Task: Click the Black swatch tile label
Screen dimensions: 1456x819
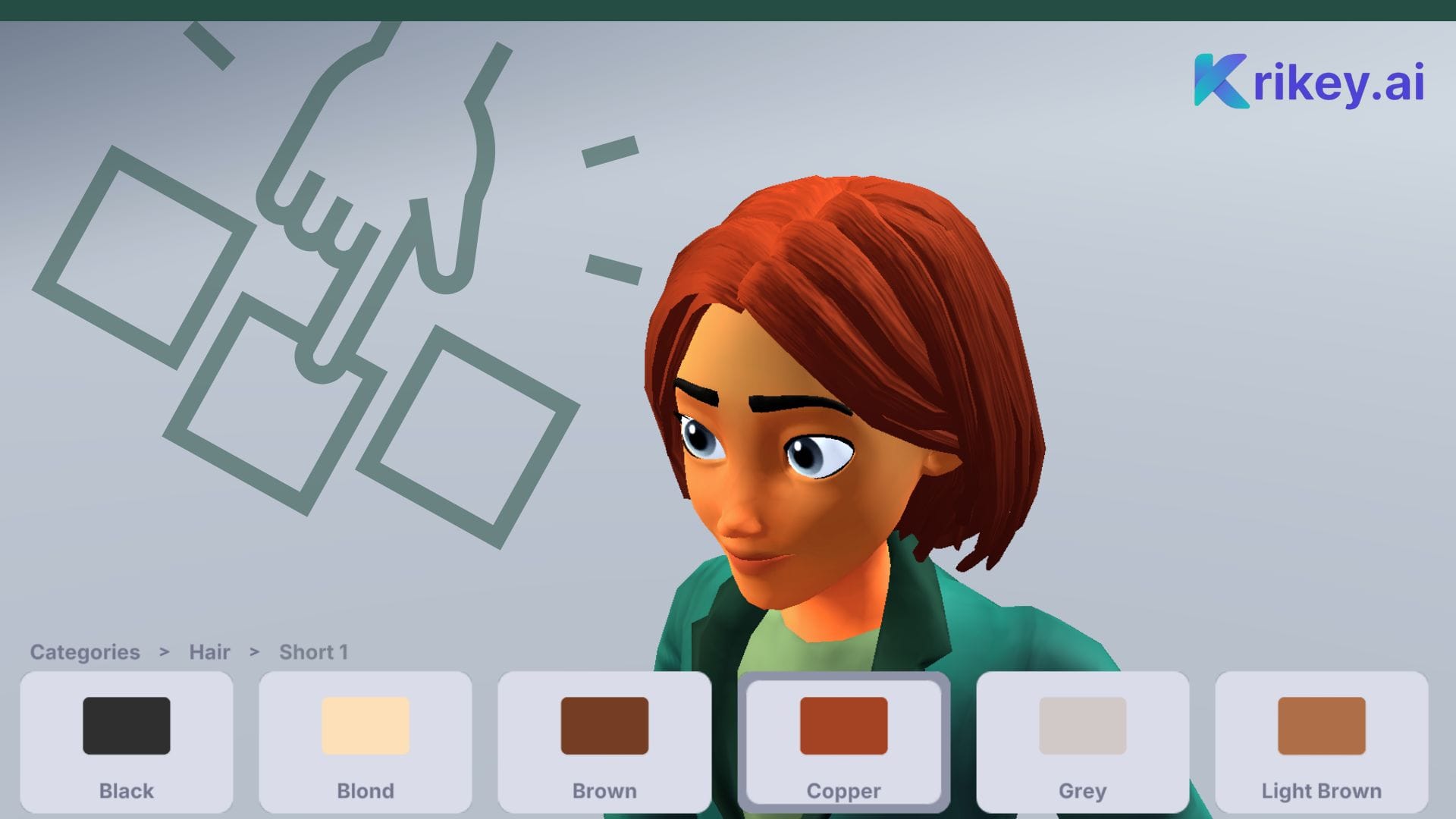Action: (126, 791)
